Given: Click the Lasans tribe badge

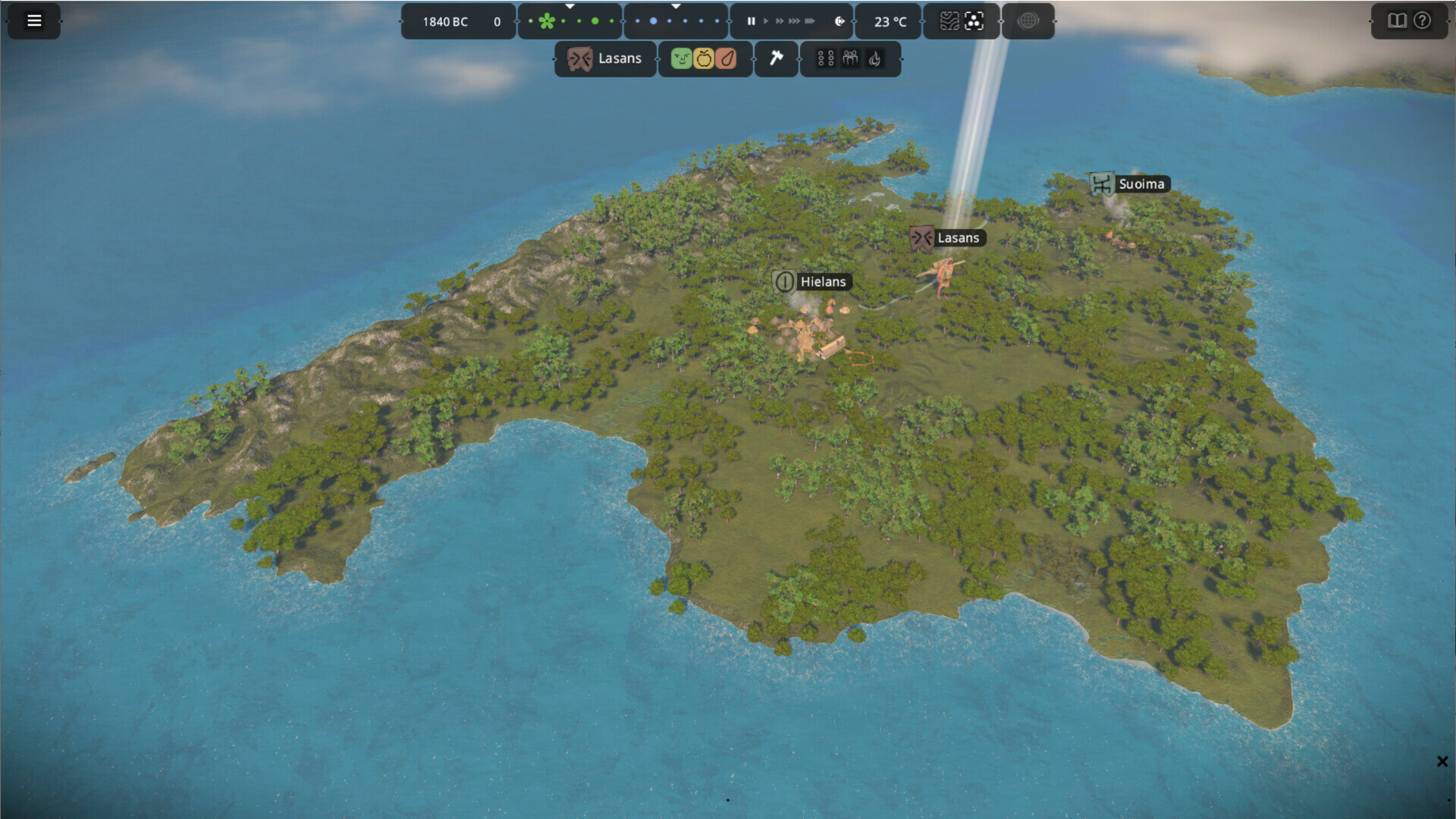Looking at the screenshot, I should 604,58.
